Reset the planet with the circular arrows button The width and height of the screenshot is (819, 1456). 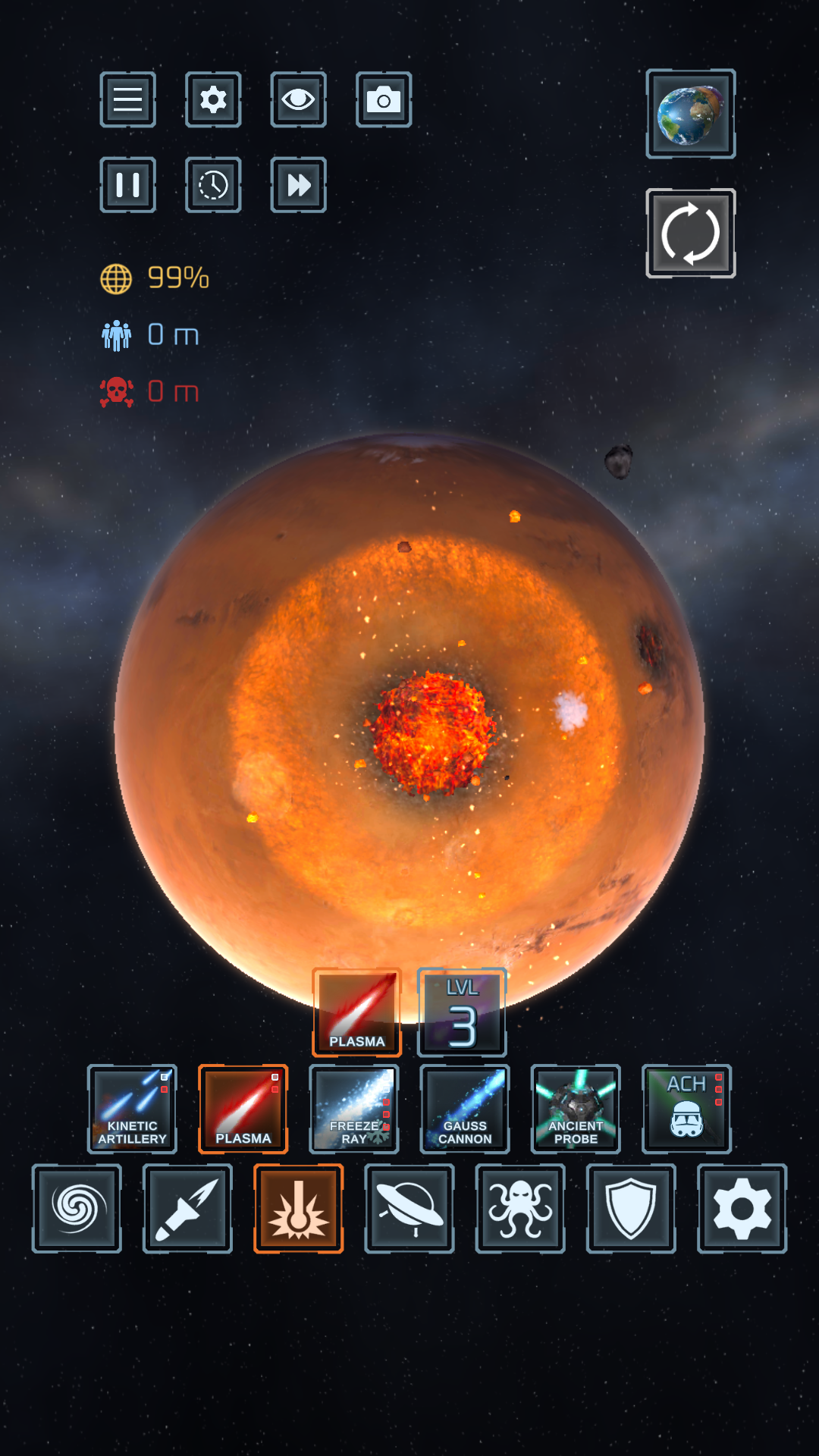(690, 234)
